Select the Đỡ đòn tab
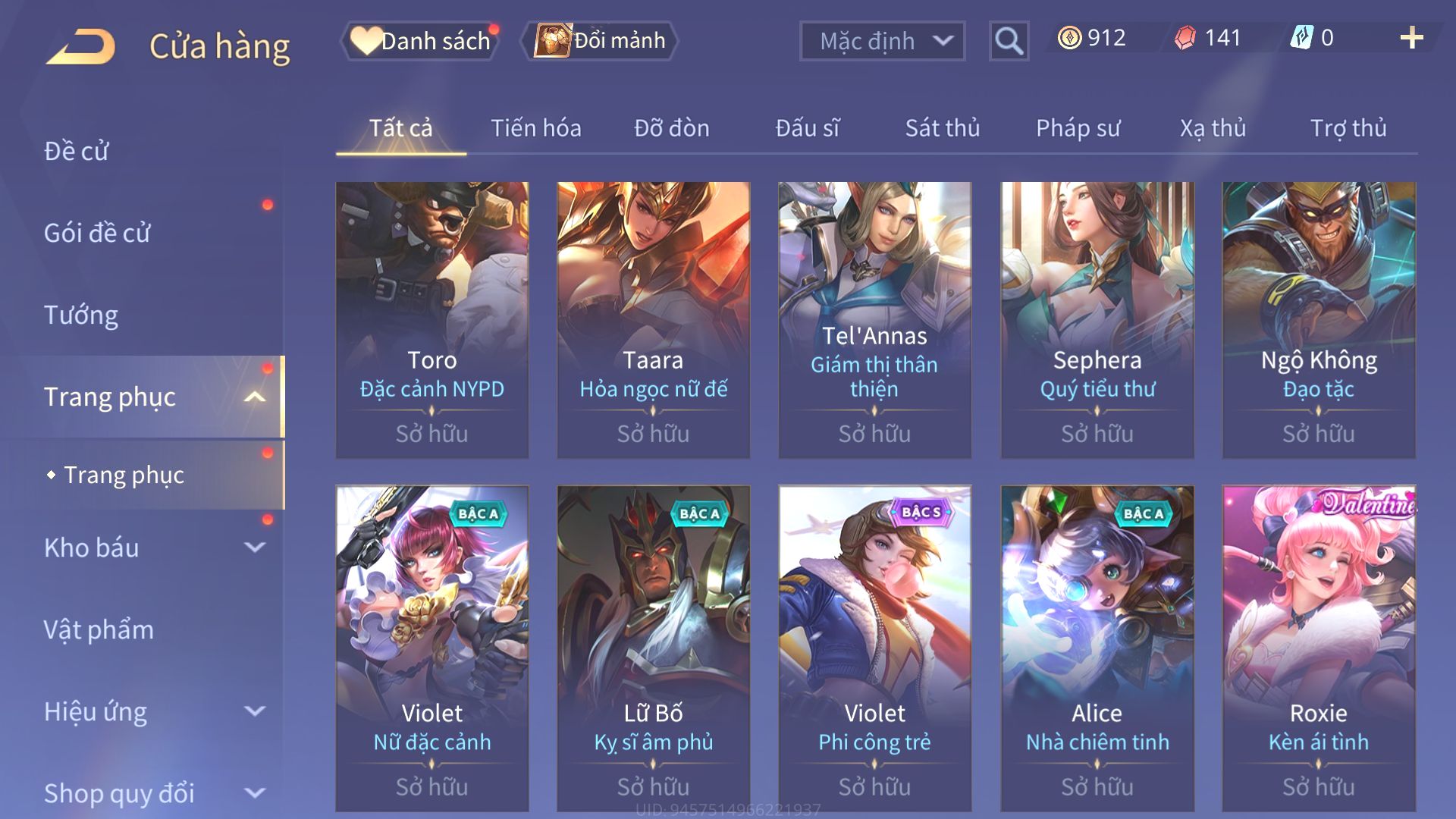Image resolution: width=1456 pixels, height=819 pixels. pyautogui.click(x=671, y=128)
